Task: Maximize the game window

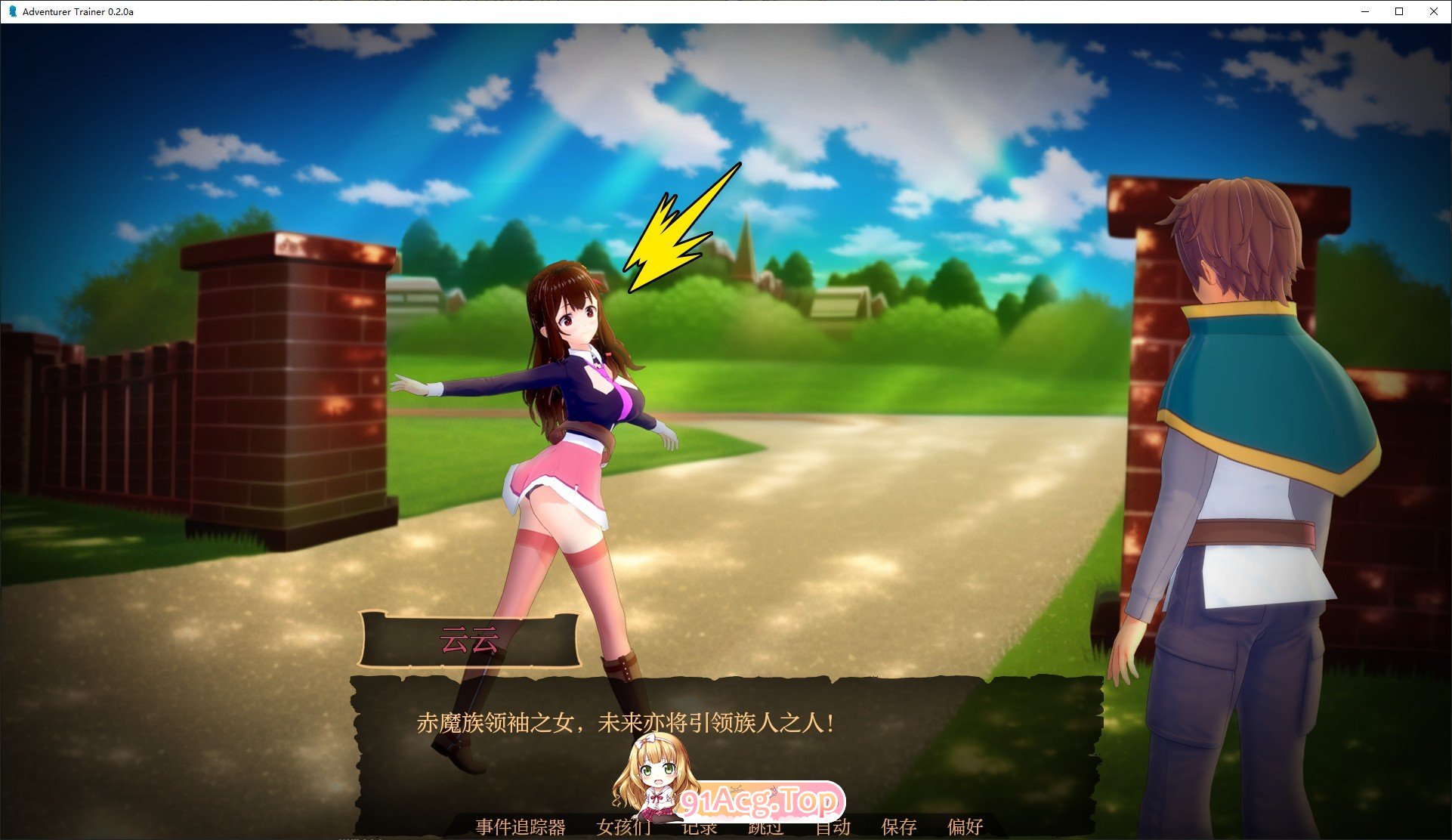Action: (x=1399, y=11)
